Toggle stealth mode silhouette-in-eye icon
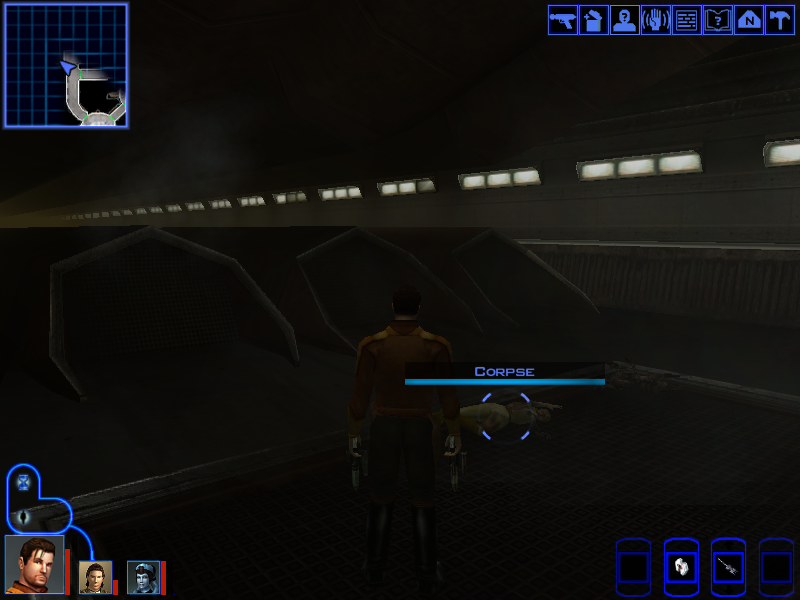This screenshot has height=600, width=800. [x=24, y=516]
